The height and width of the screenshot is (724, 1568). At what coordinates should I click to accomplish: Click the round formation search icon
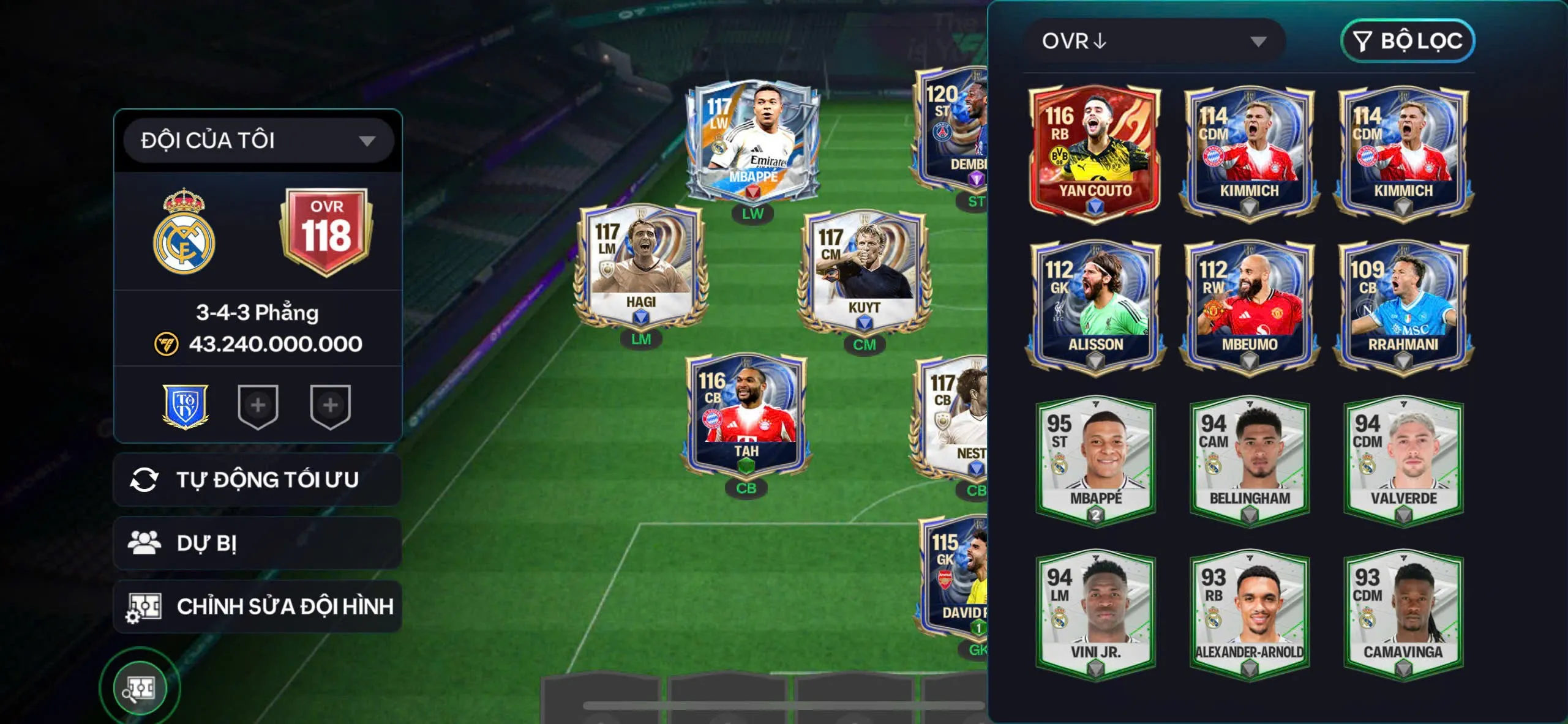[140, 689]
